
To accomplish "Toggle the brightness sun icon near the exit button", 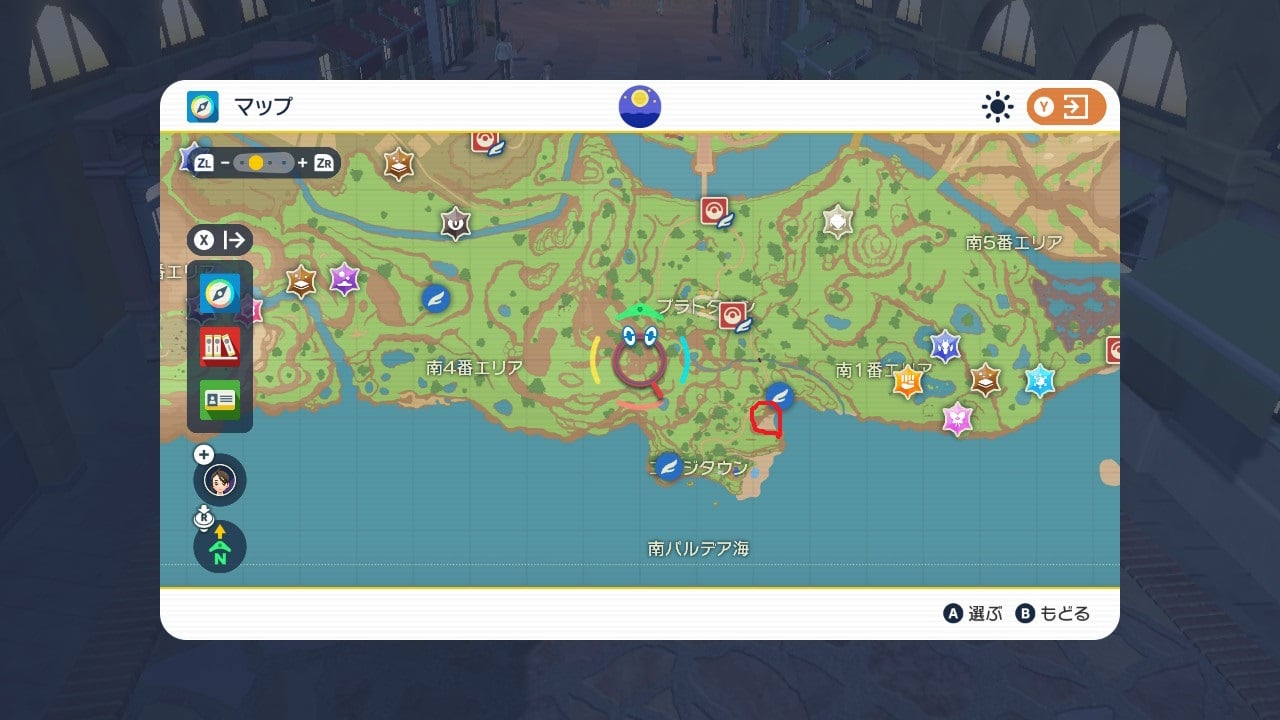I will tap(995, 106).
